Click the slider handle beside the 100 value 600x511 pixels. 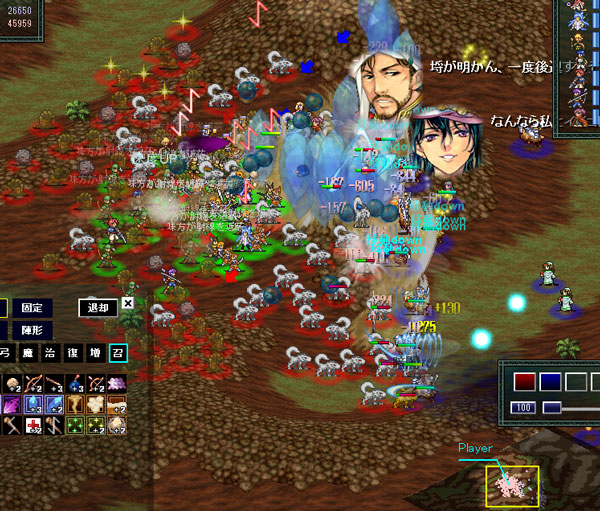point(550,408)
